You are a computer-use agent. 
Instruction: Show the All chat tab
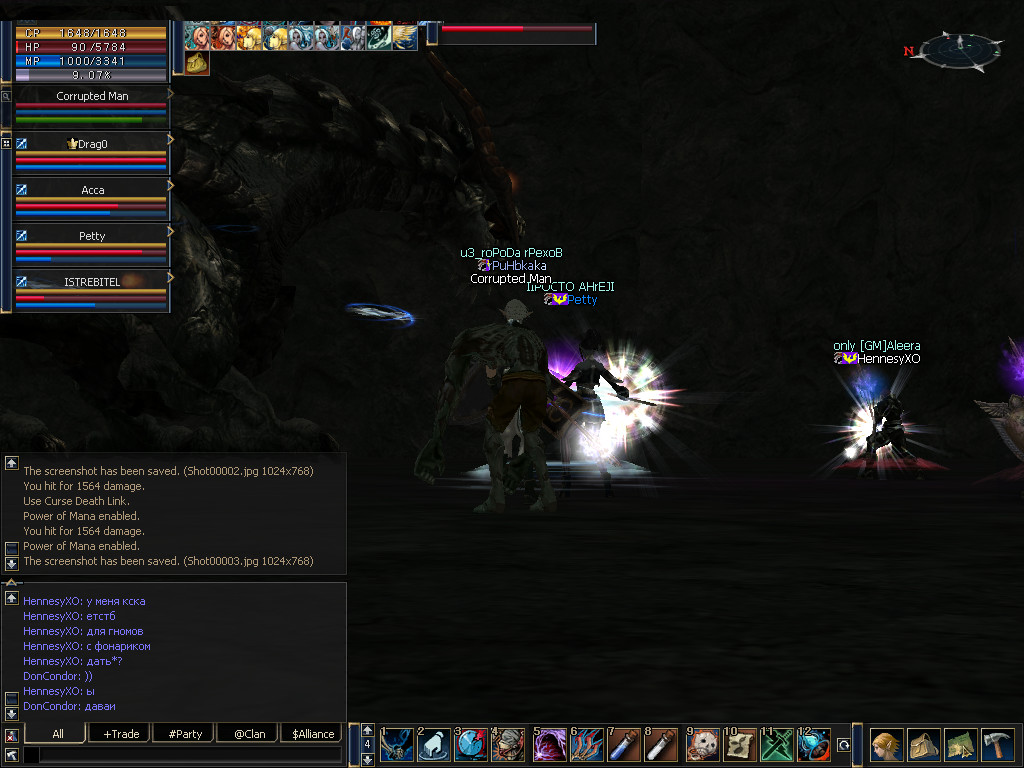point(58,734)
